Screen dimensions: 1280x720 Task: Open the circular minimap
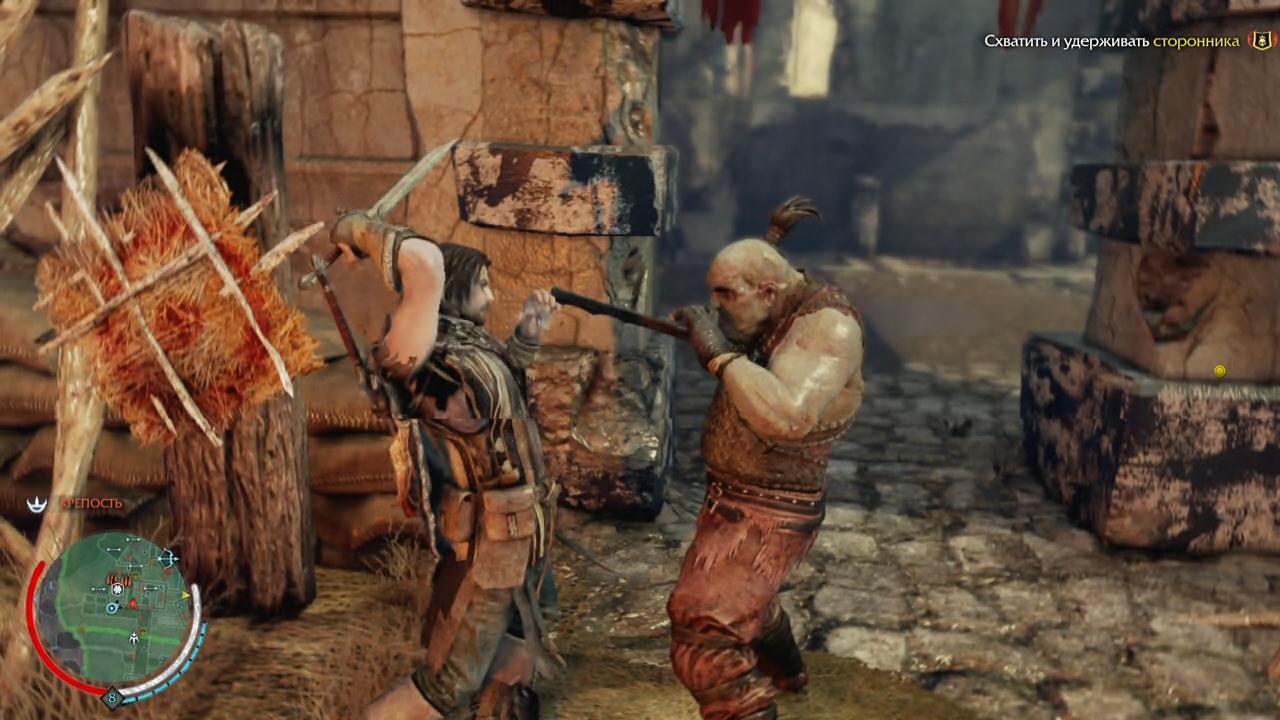pyautogui.click(x=113, y=610)
